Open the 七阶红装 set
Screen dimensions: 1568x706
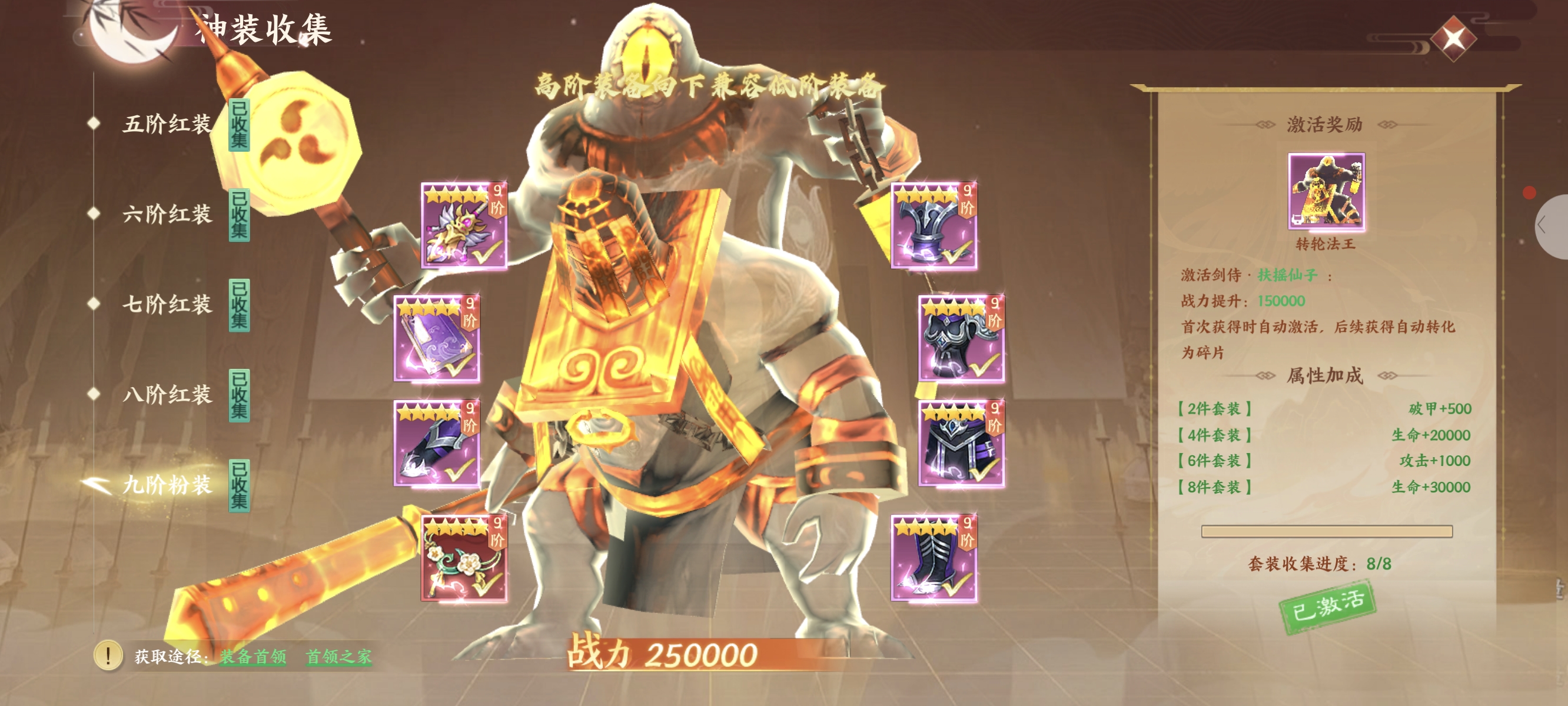coord(167,304)
